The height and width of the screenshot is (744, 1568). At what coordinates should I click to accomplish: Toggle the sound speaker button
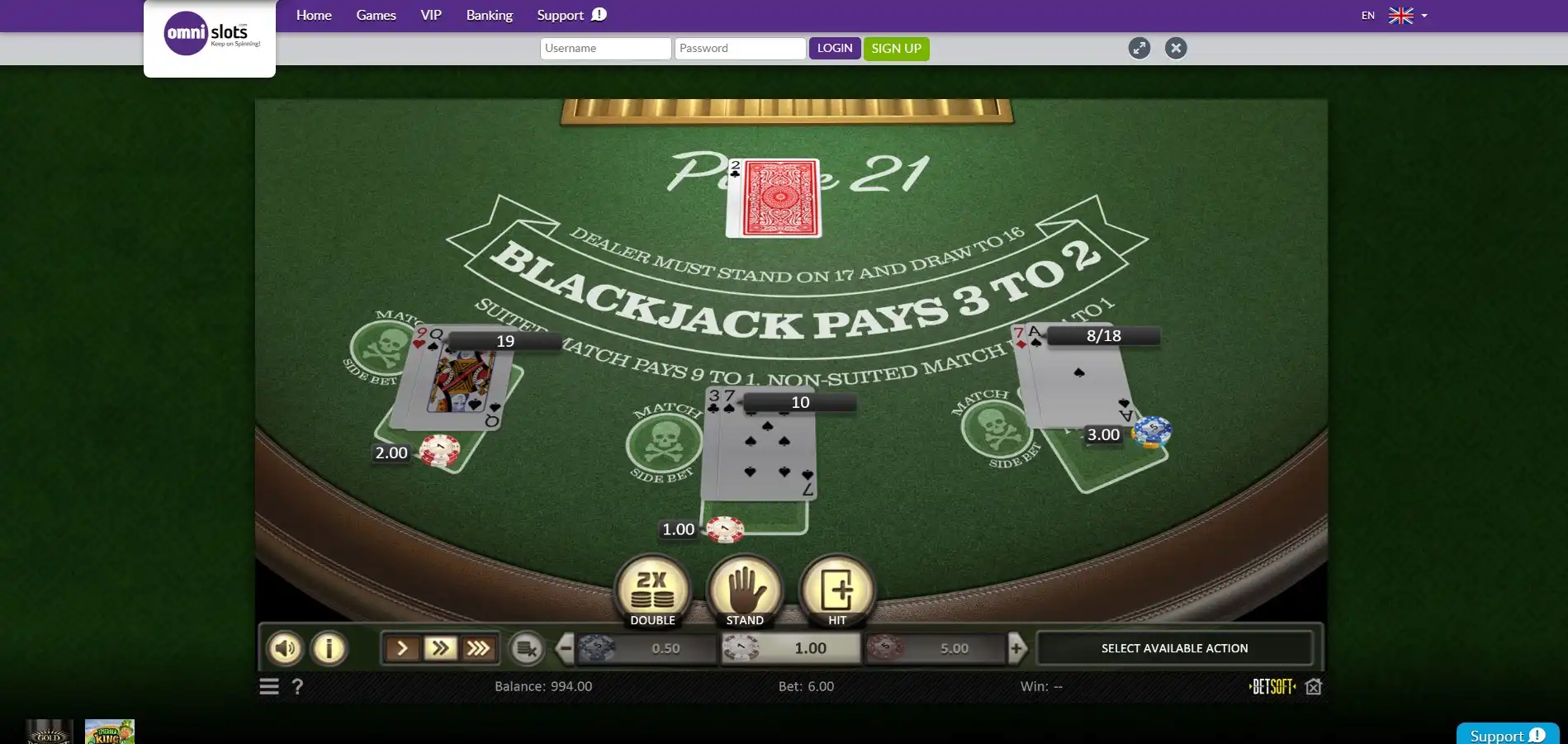pyautogui.click(x=285, y=648)
